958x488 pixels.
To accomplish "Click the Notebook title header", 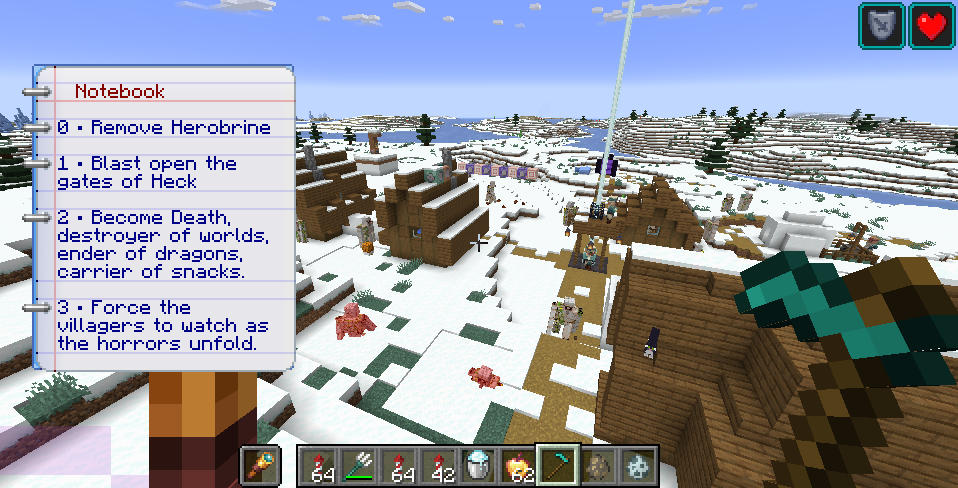I will (x=120, y=91).
